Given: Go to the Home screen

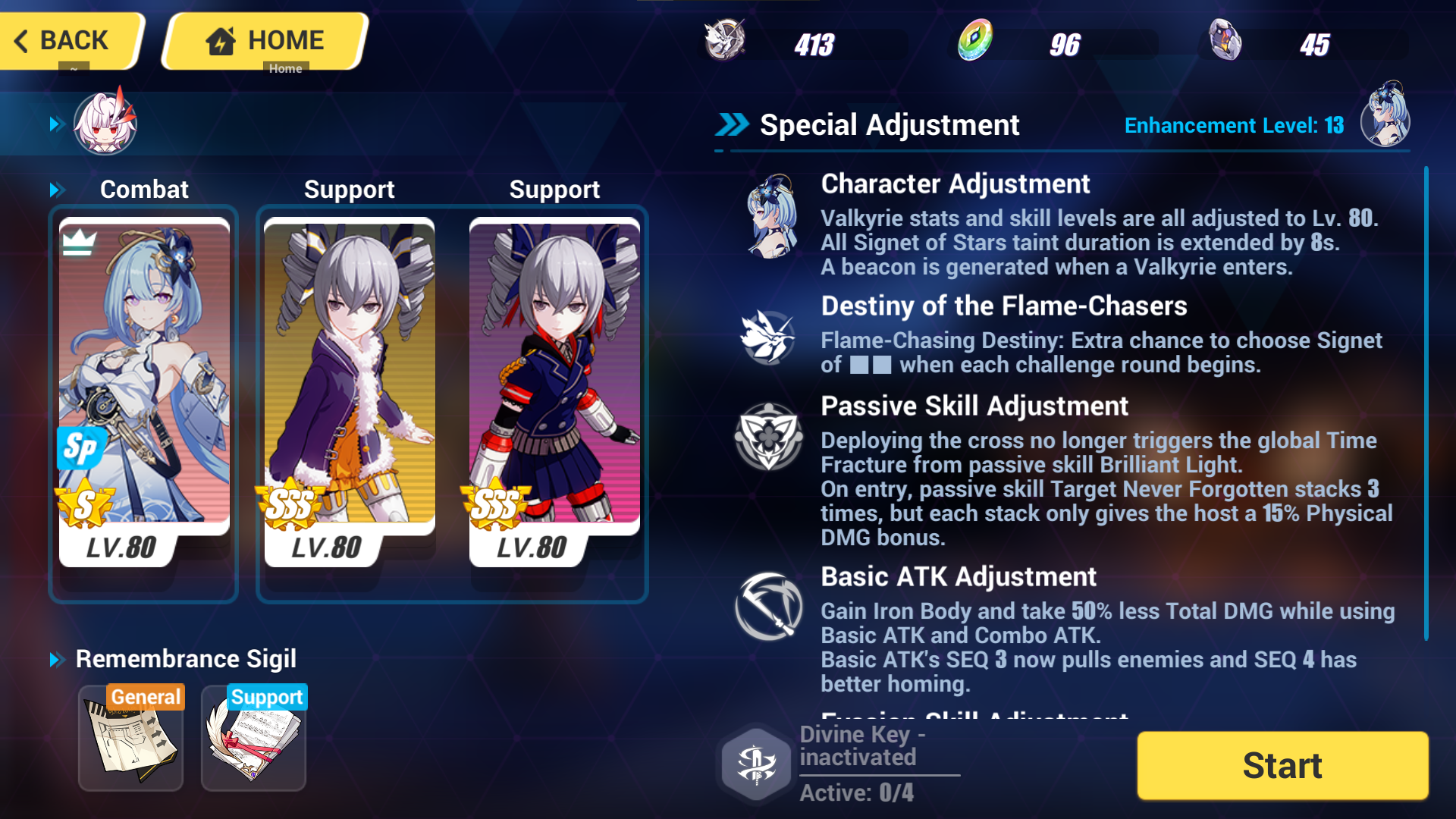Looking at the screenshot, I should point(262,41).
